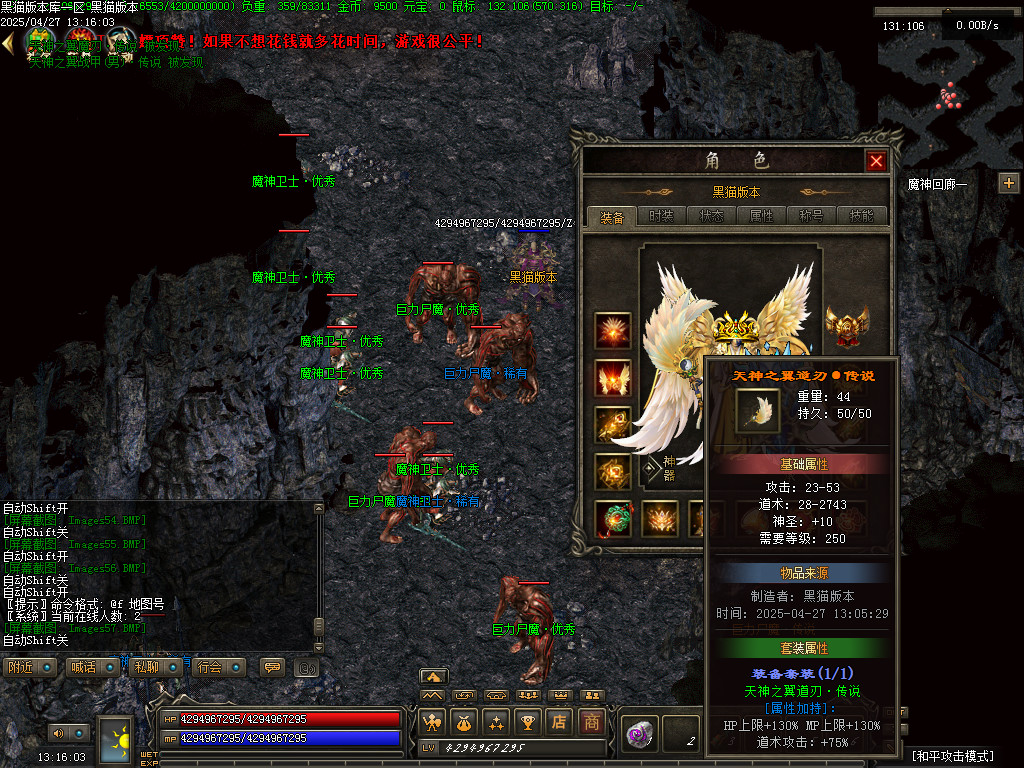Image resolution: width=1024 pixels, height=768 pixels.
Task: Select the 装备 equipment tab
Action: tap(611, 216)
